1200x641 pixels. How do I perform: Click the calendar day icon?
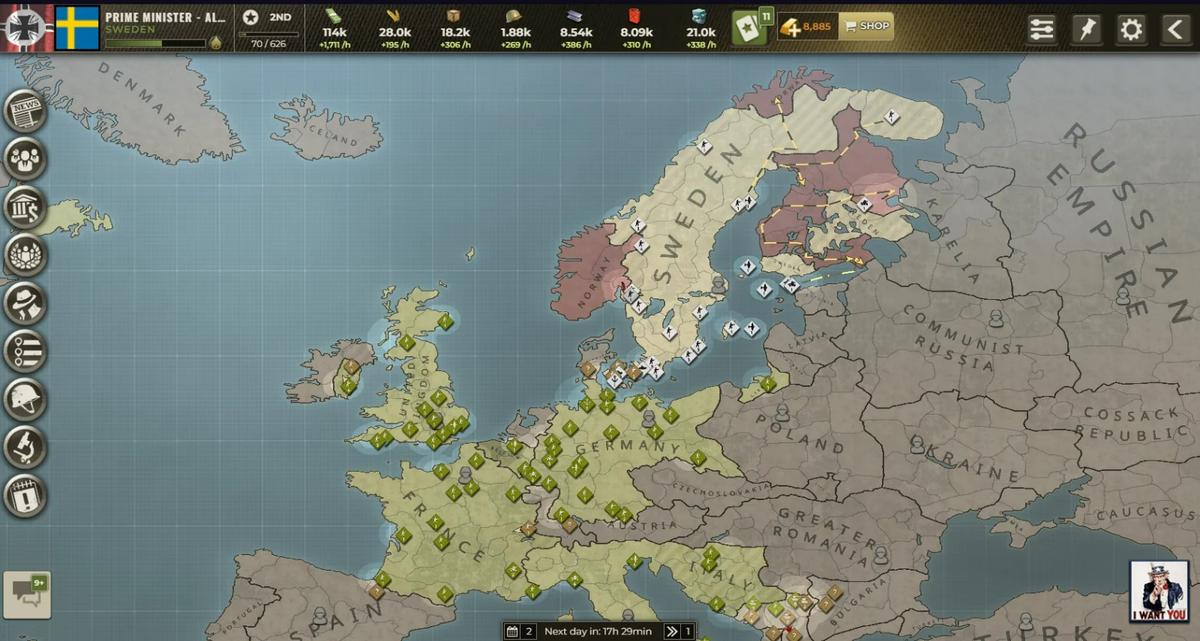(512, 632)
